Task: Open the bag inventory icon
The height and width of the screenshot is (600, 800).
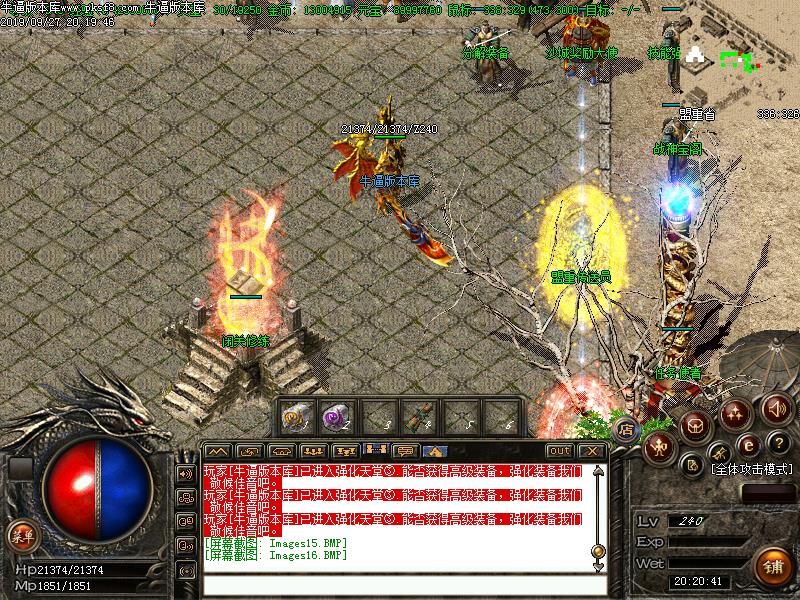Action: pyautogui.click(x=695, y=425)
